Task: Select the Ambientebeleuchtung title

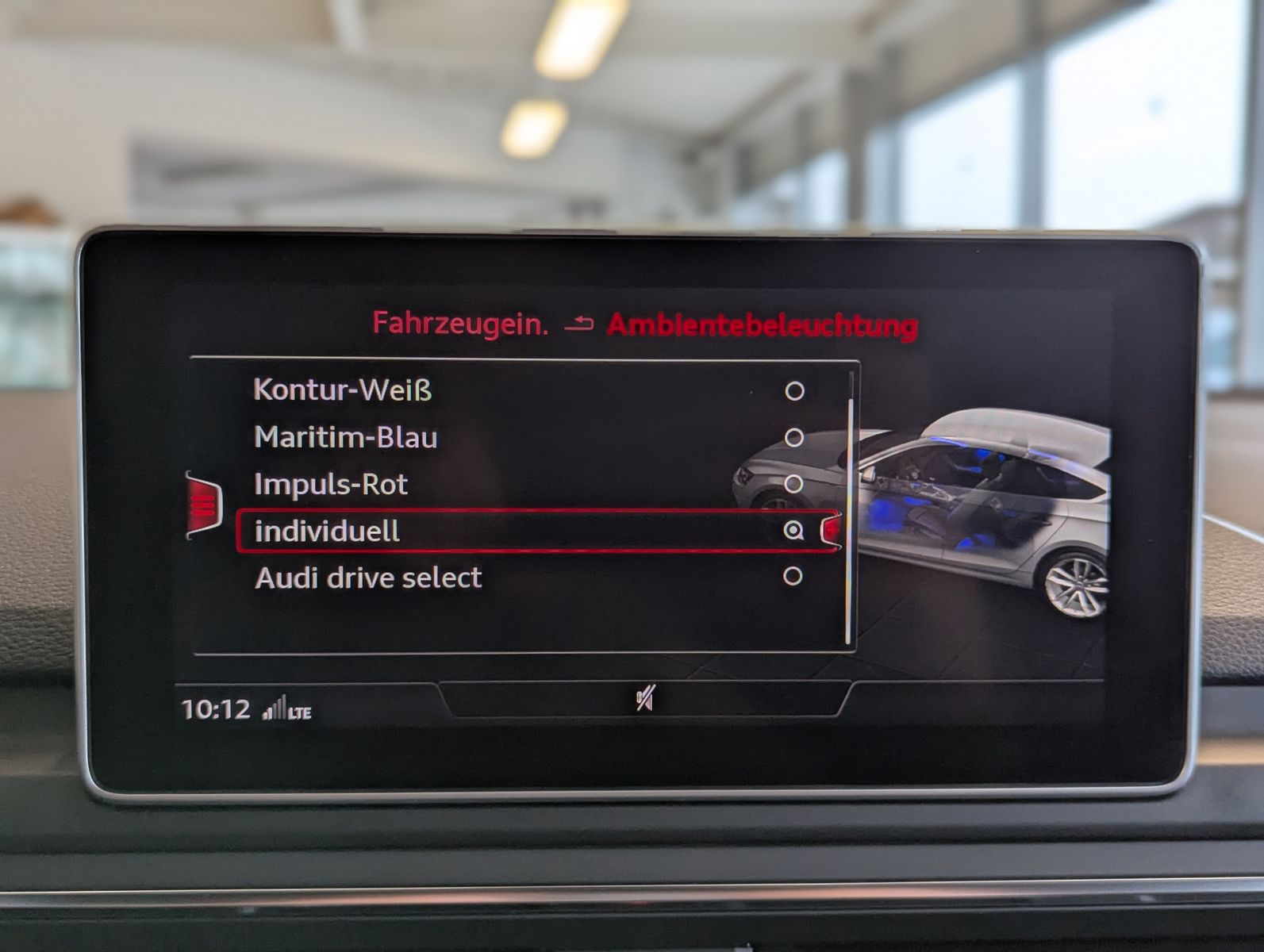Action: point(762,324)
